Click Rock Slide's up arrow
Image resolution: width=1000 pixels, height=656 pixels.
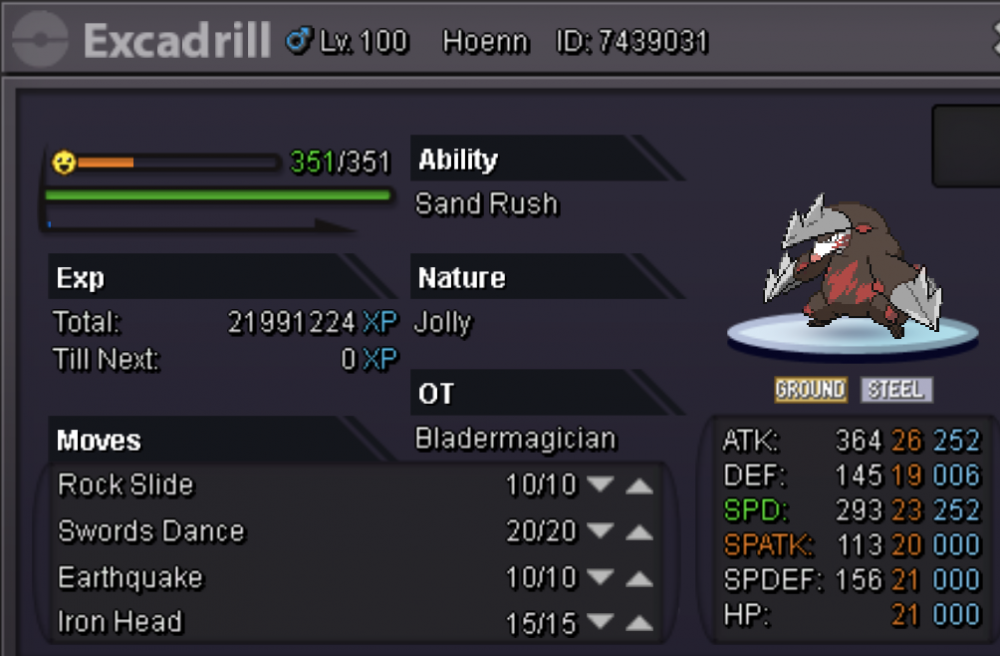point(639,485)
